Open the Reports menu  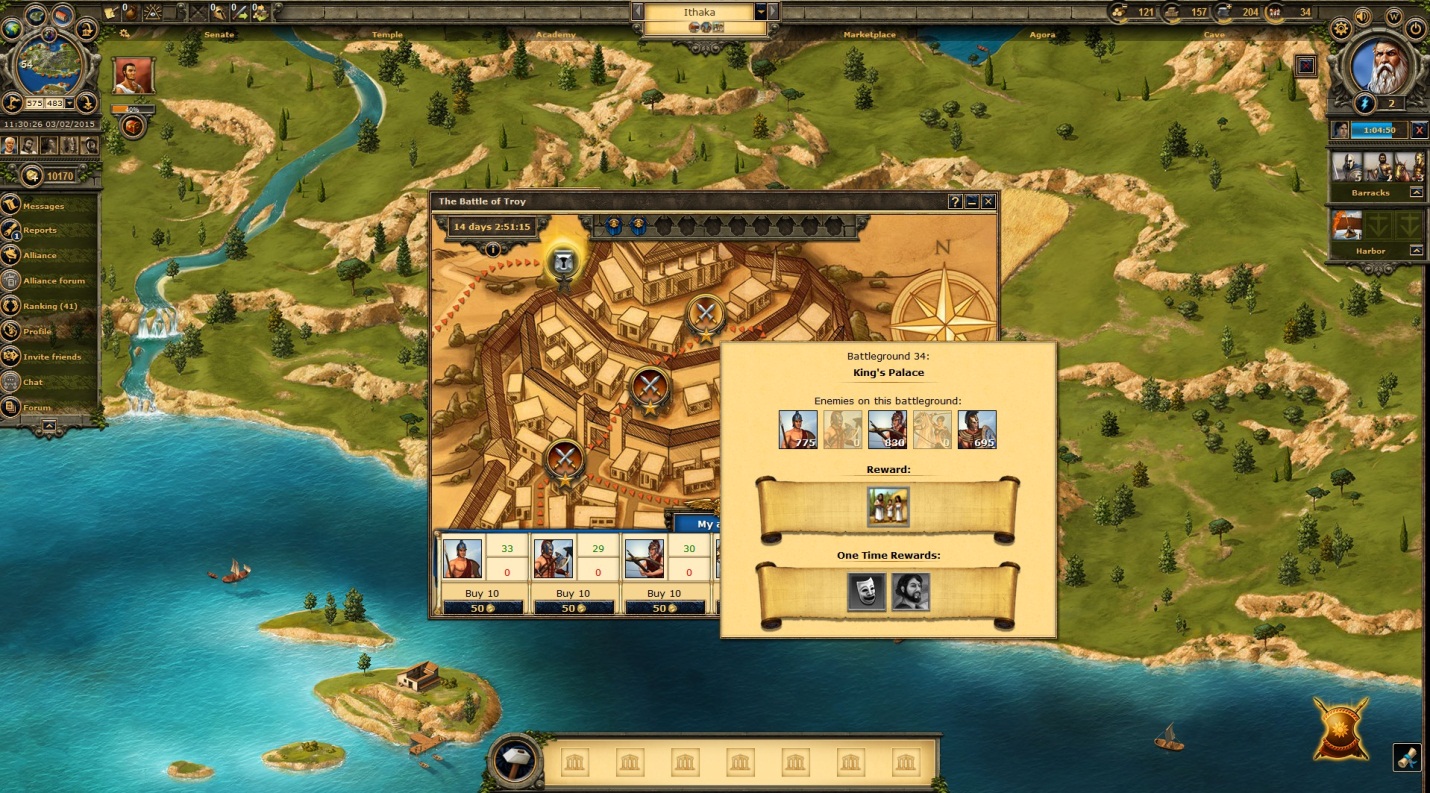(40, 231)
